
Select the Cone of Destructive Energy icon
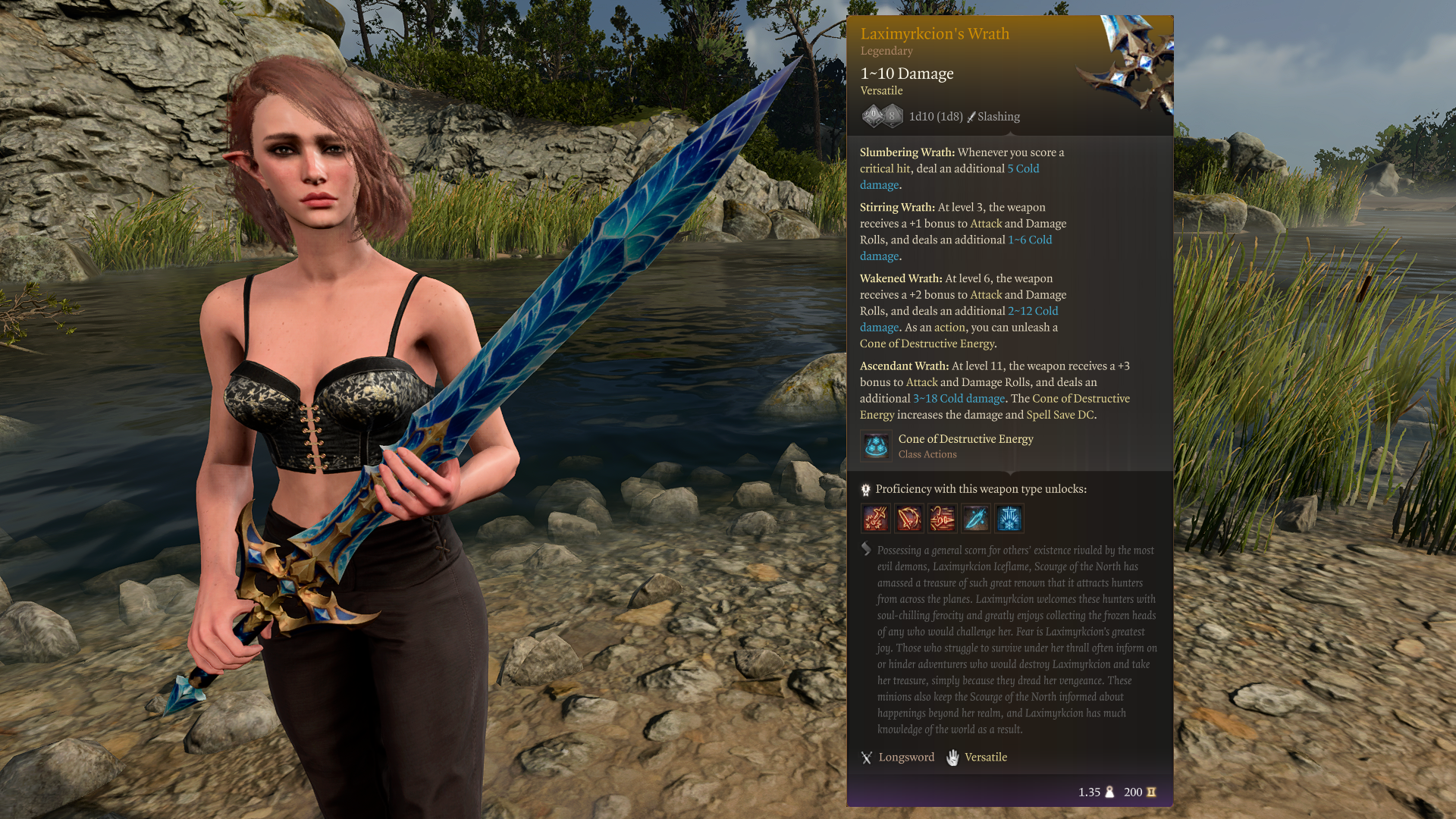point(876,446)
